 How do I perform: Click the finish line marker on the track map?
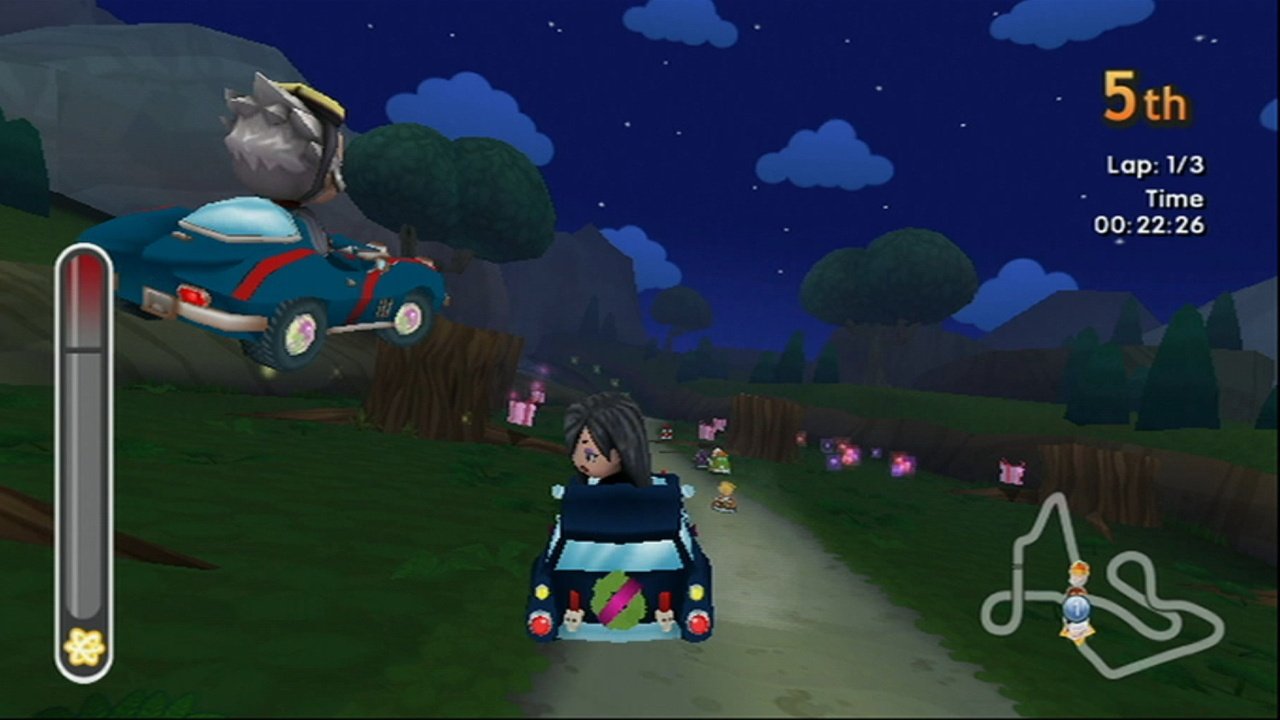[1016, 566]
